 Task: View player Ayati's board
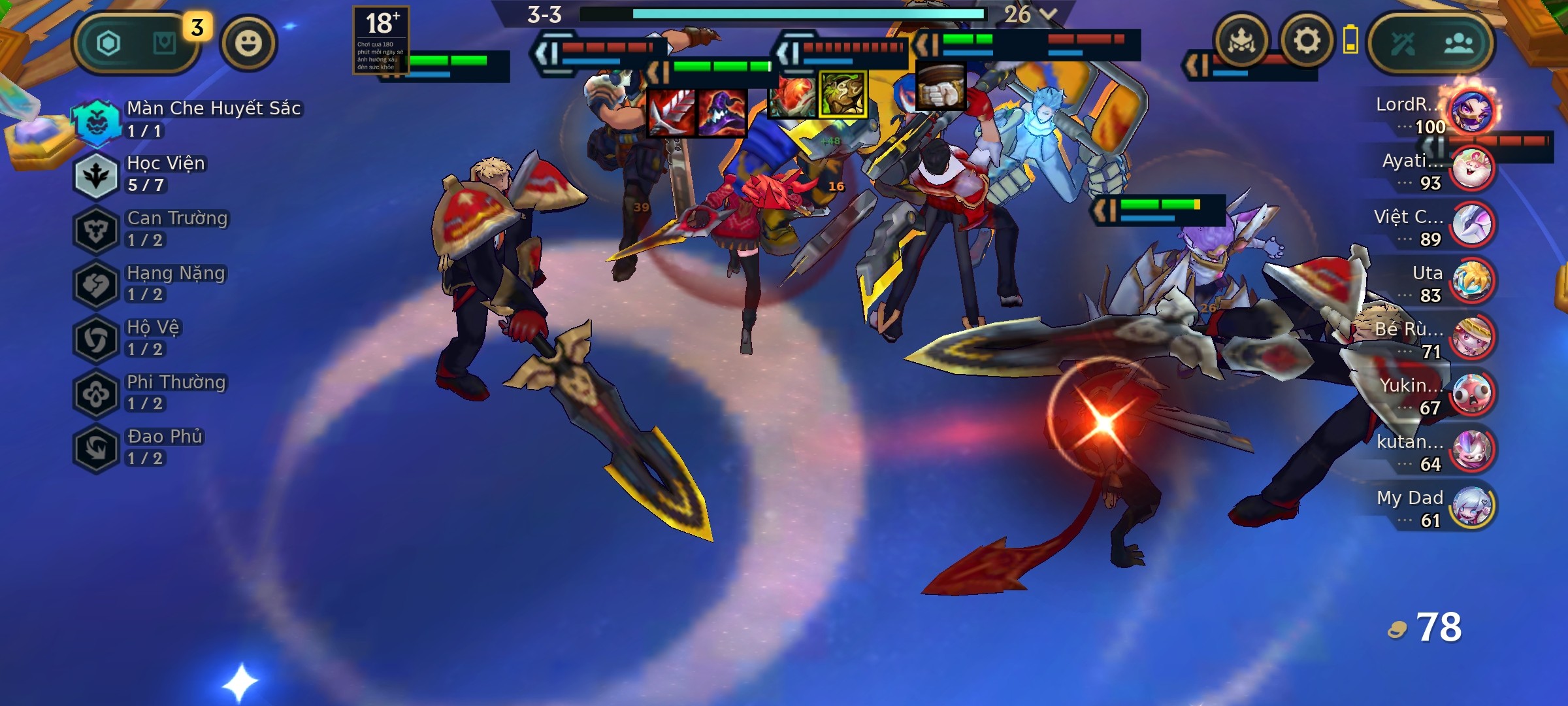coord(1471,168)
